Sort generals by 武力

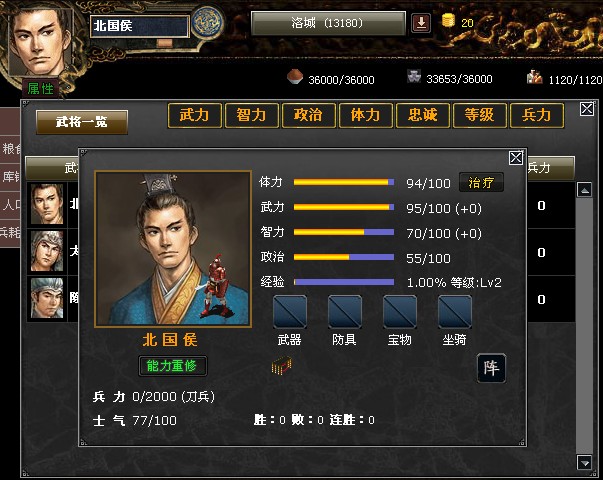point(194,115)
